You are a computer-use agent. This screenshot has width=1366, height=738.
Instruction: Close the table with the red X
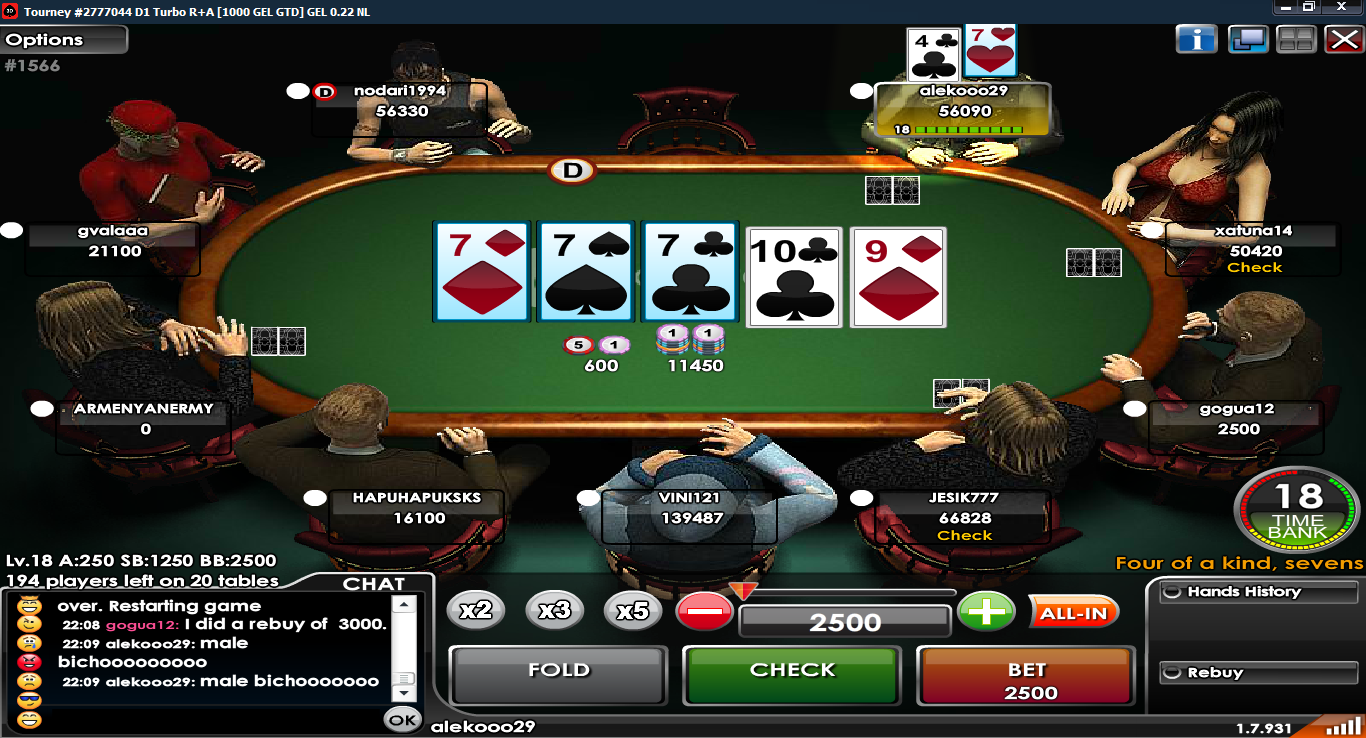pyautogui.click(x=1342, y=39)
